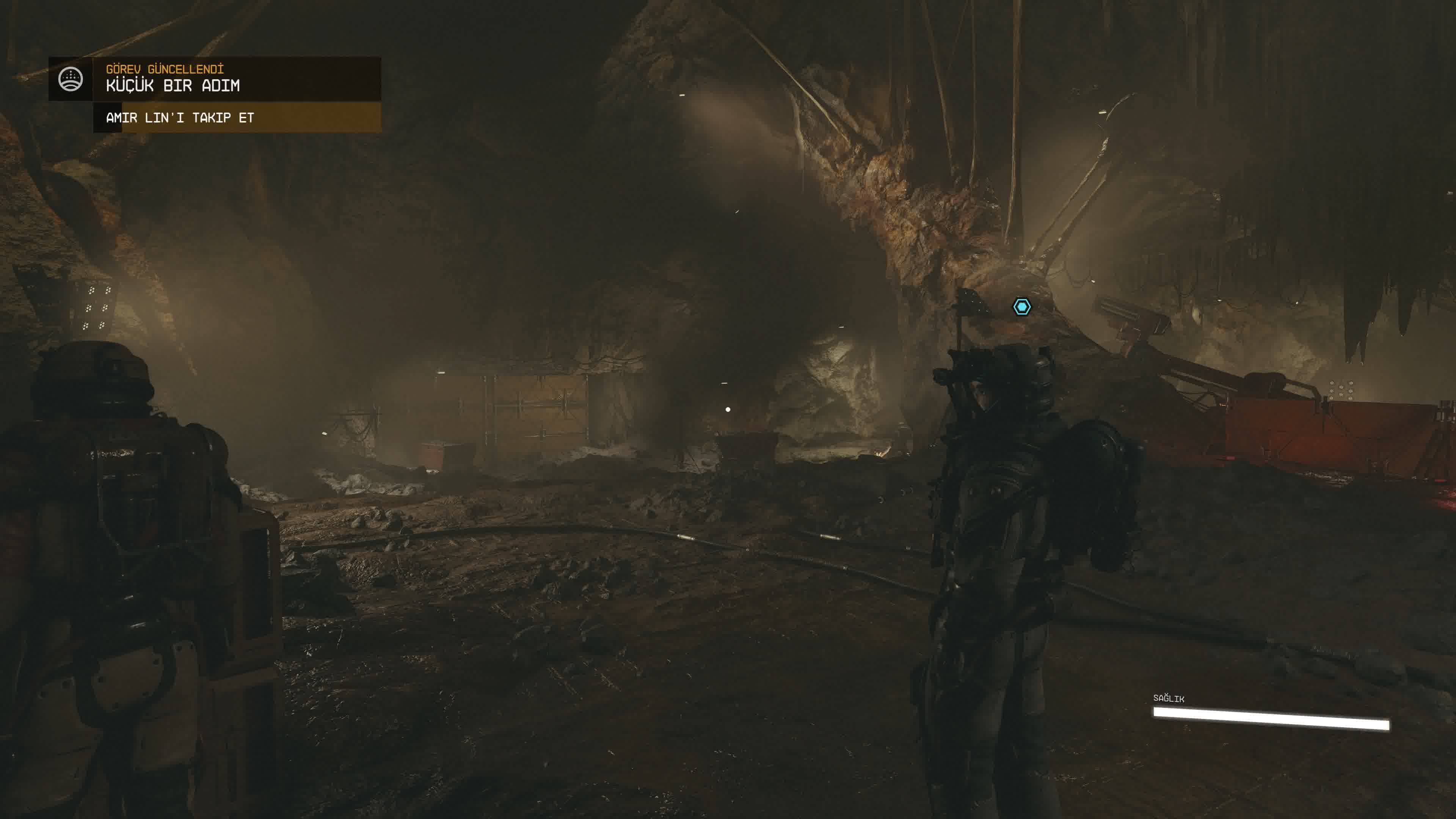Click the "Amir Lin'i Takip Et" objective
Viewport: 1456px width, 819px height.
(x=180, y=118)
